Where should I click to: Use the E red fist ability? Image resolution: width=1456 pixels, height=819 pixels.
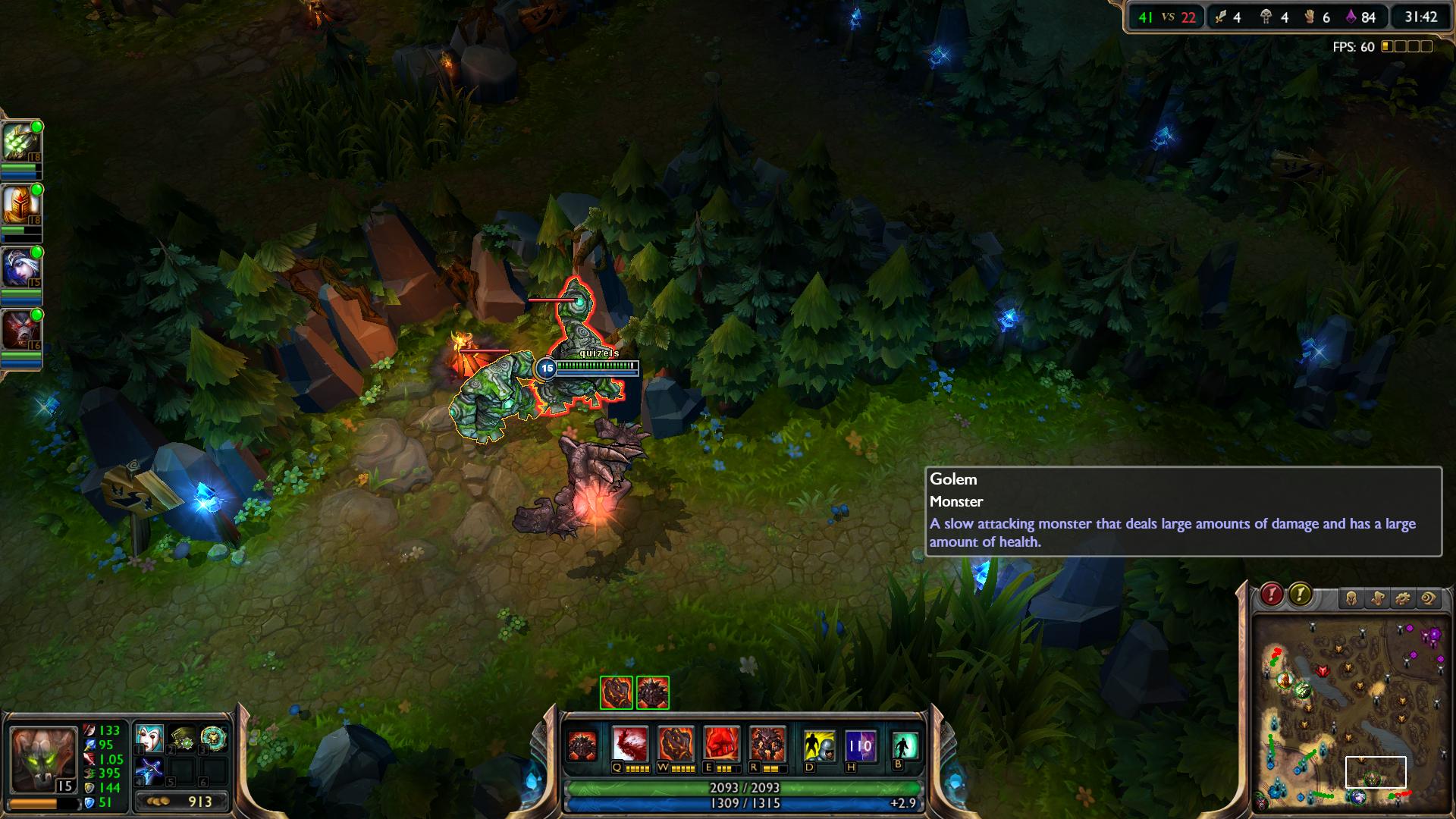pyautogui.click(x=721, y=745)
